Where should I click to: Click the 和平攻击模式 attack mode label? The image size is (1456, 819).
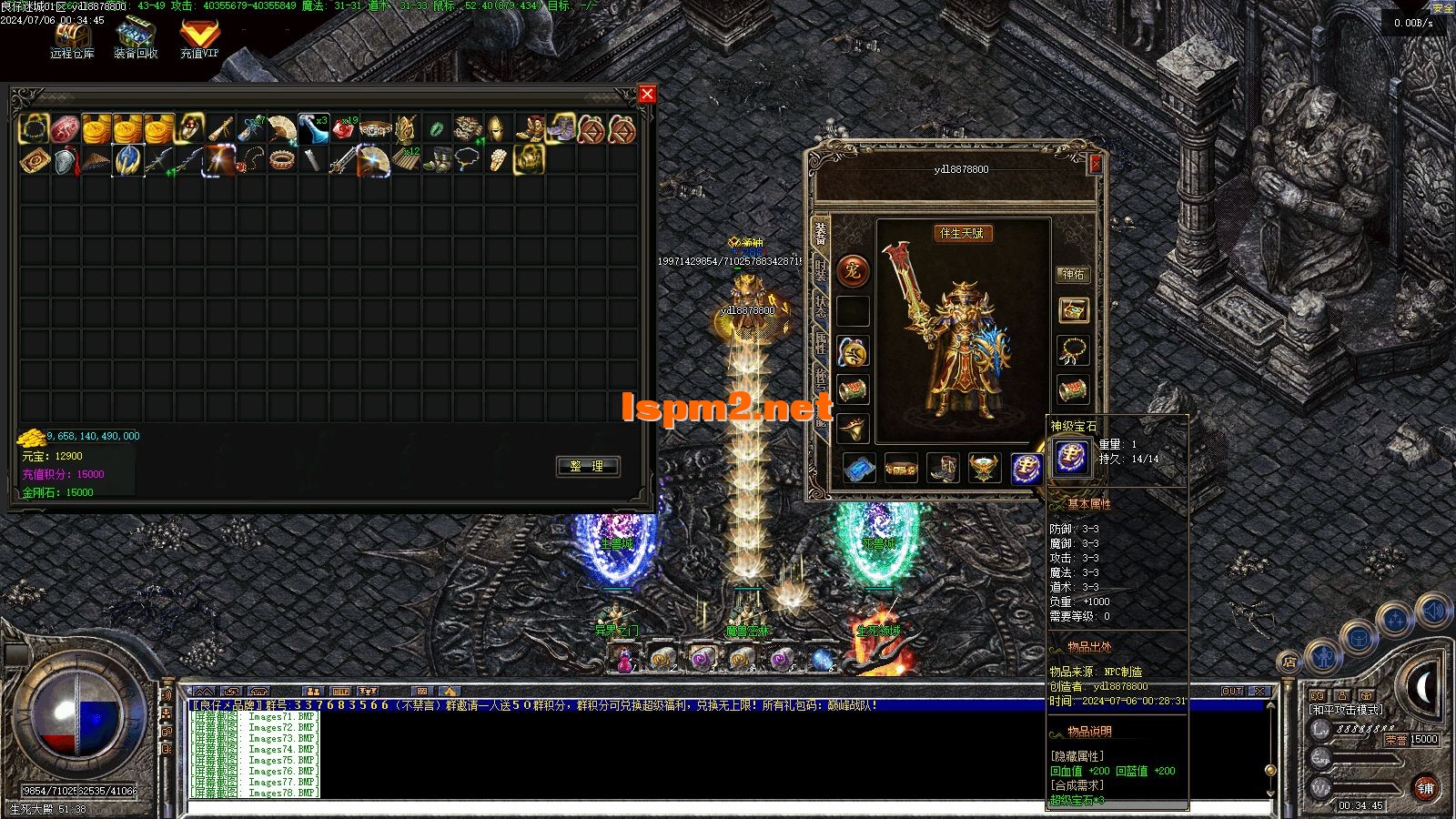pyautogui.click(x=1347, y=709)
